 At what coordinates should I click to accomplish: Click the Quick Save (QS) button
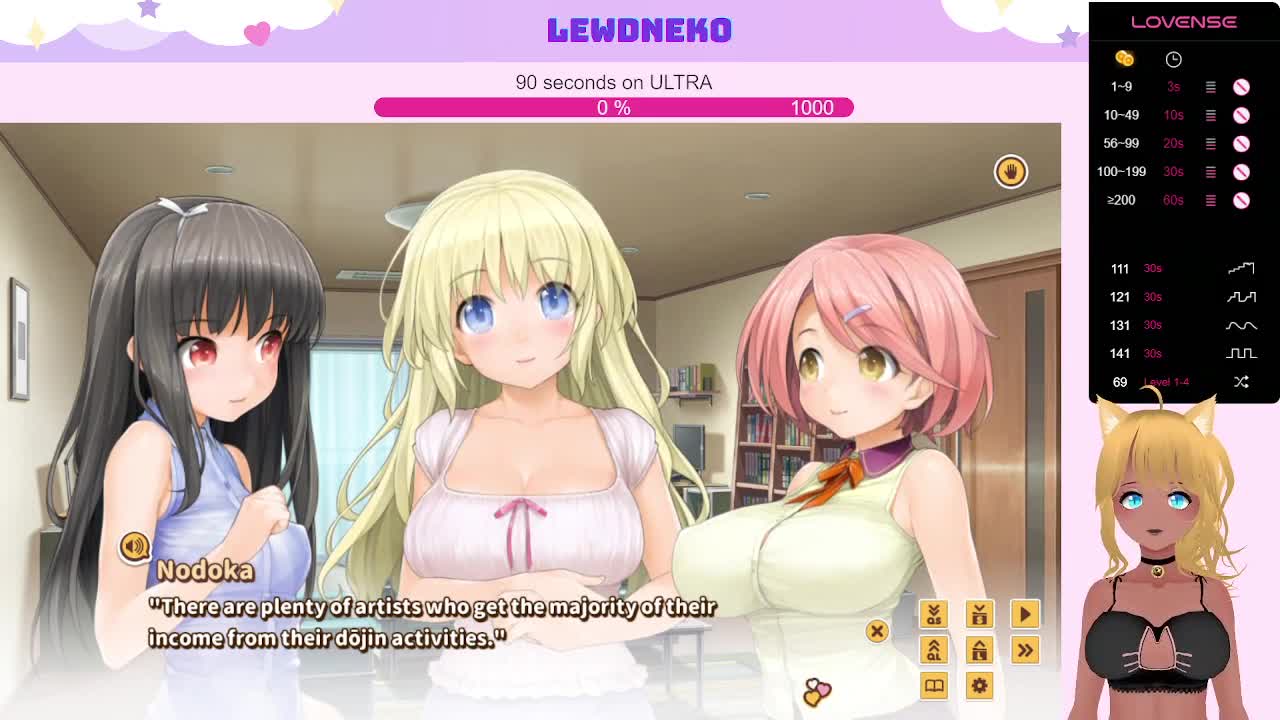click(x=933, y=614)
